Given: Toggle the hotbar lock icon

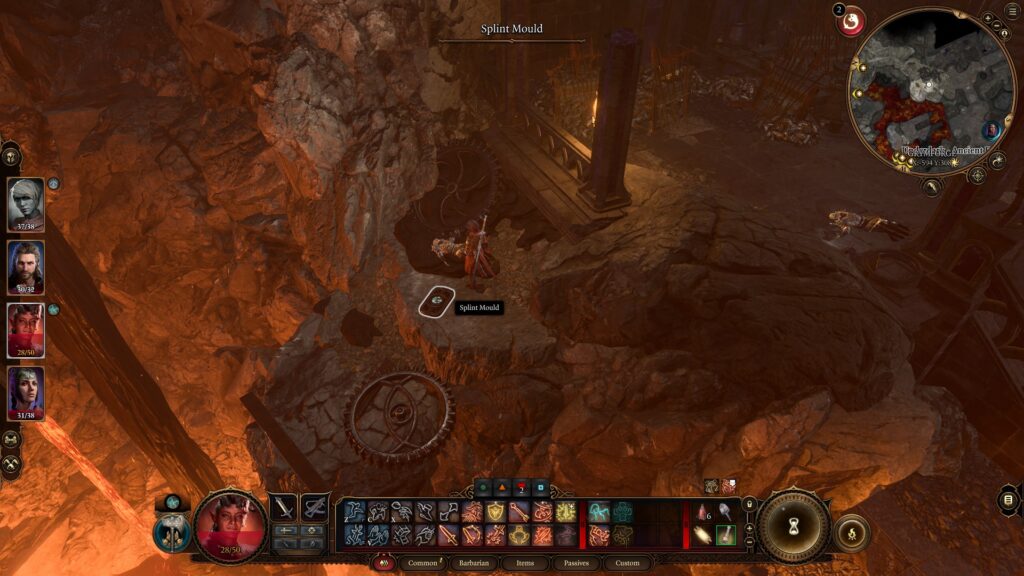Looking at the screenshot, I should [748, 503].
